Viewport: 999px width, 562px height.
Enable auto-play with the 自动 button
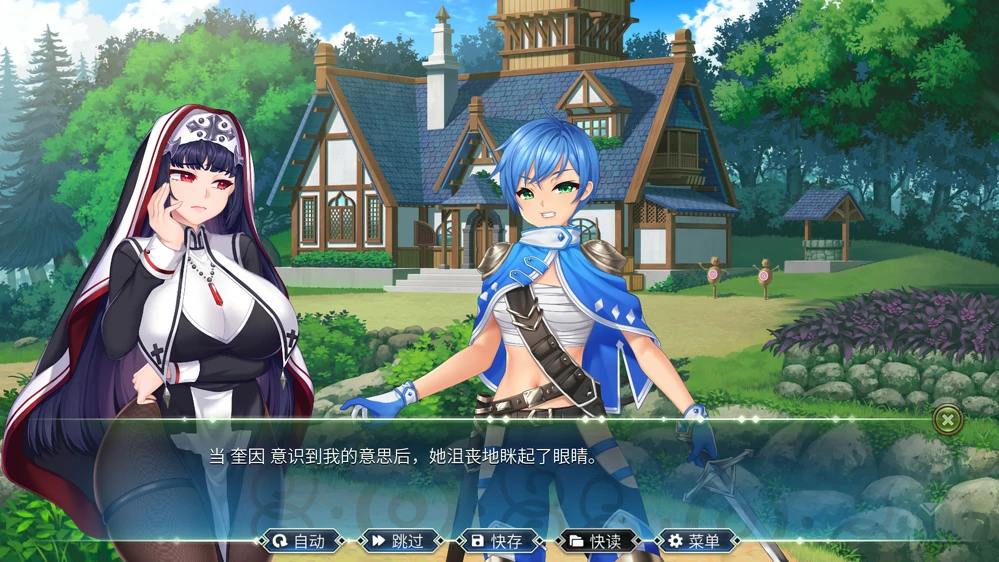coord(300,541)
